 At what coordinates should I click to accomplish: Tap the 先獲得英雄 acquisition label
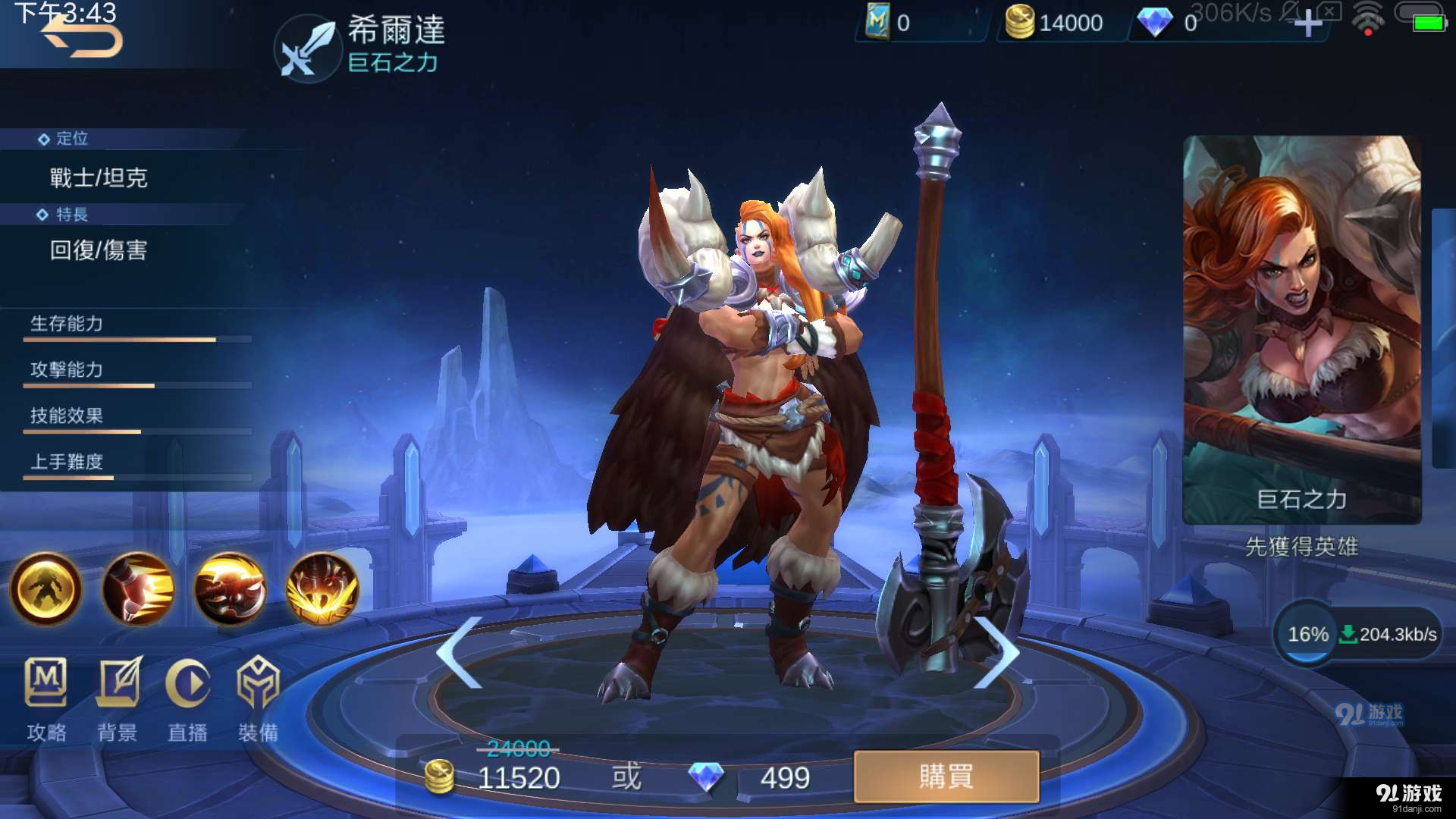tap(1301, 548)
